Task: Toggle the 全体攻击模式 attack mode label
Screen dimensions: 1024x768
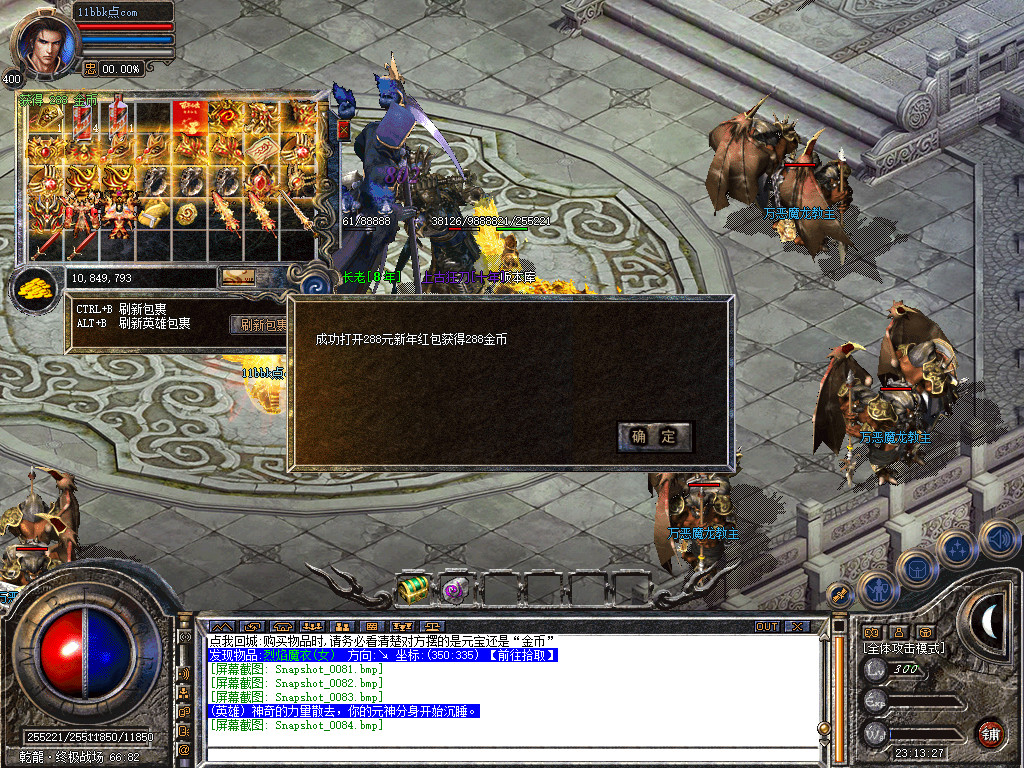Action: 904,648
